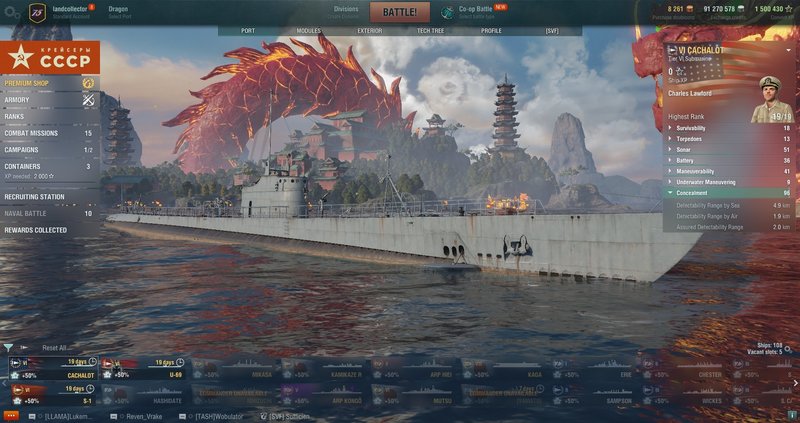800x423 pixels.
Task: Reset all ship carousel filters
Action: pos(54,347)
